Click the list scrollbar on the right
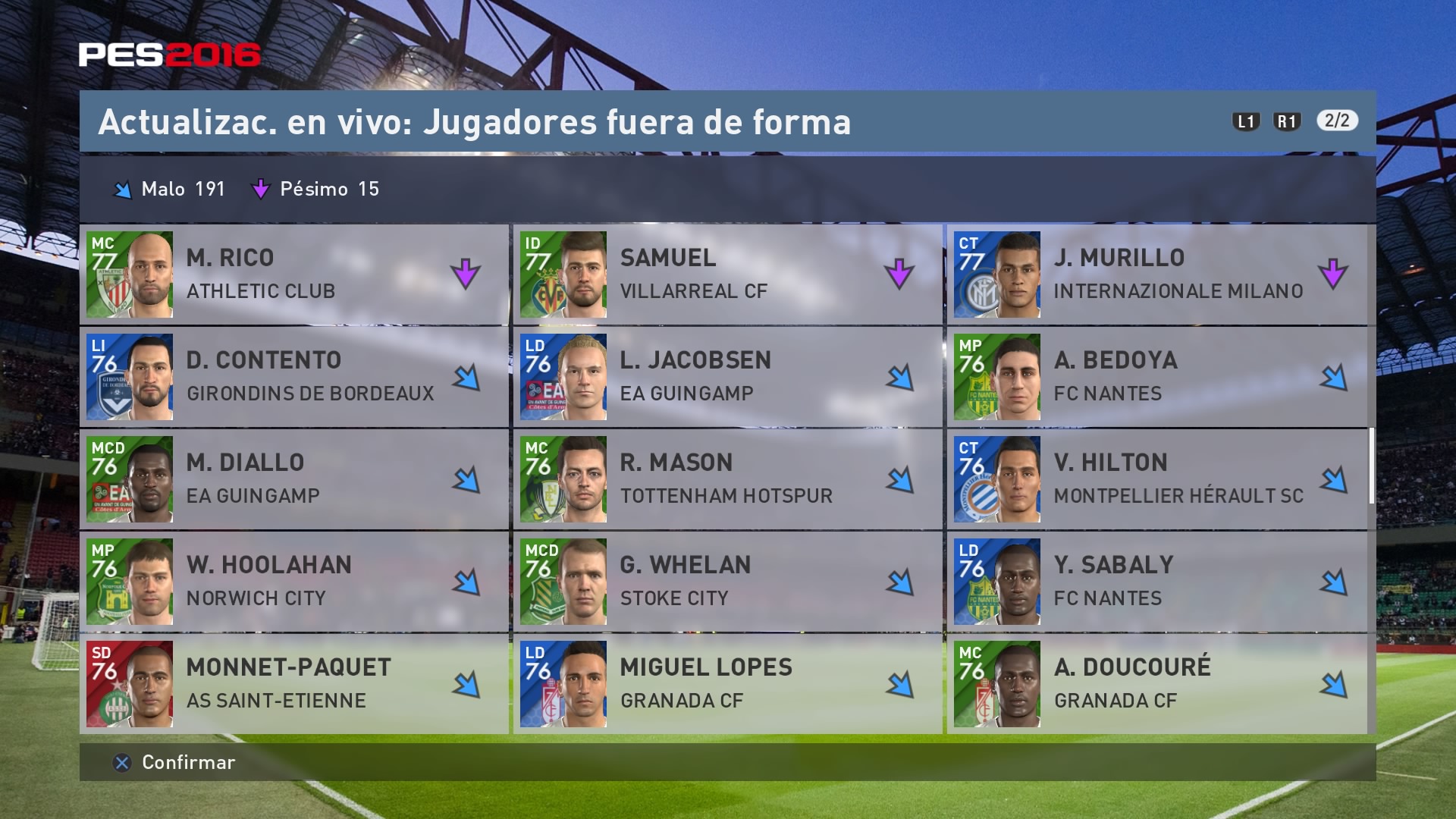The height and width of the screenshot is (819, 1456). click(x=1372, y=466)
